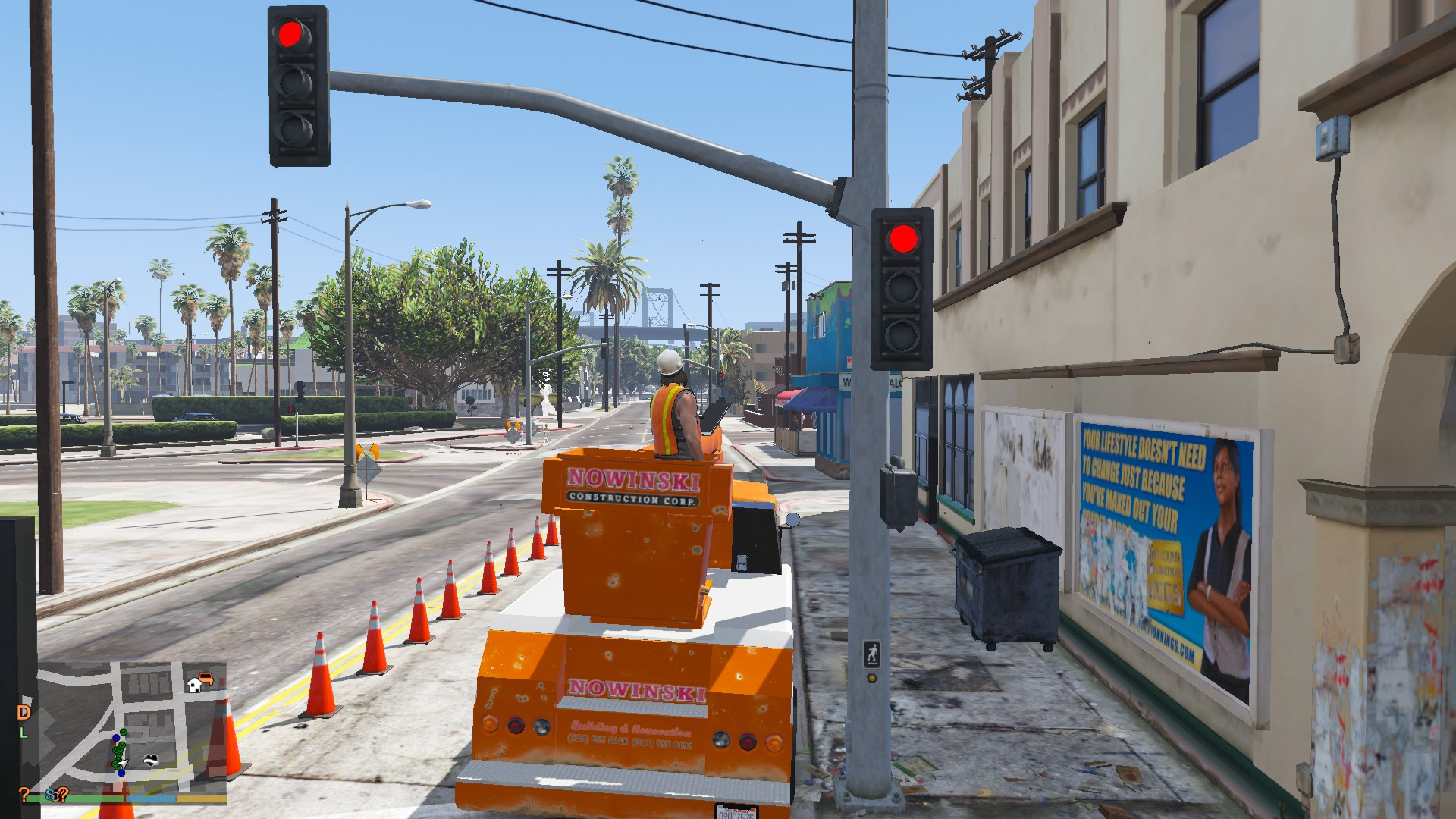Click the blue contact blip above the player arrow
This screenshot has height=819, width=1456.
(116, 738)
